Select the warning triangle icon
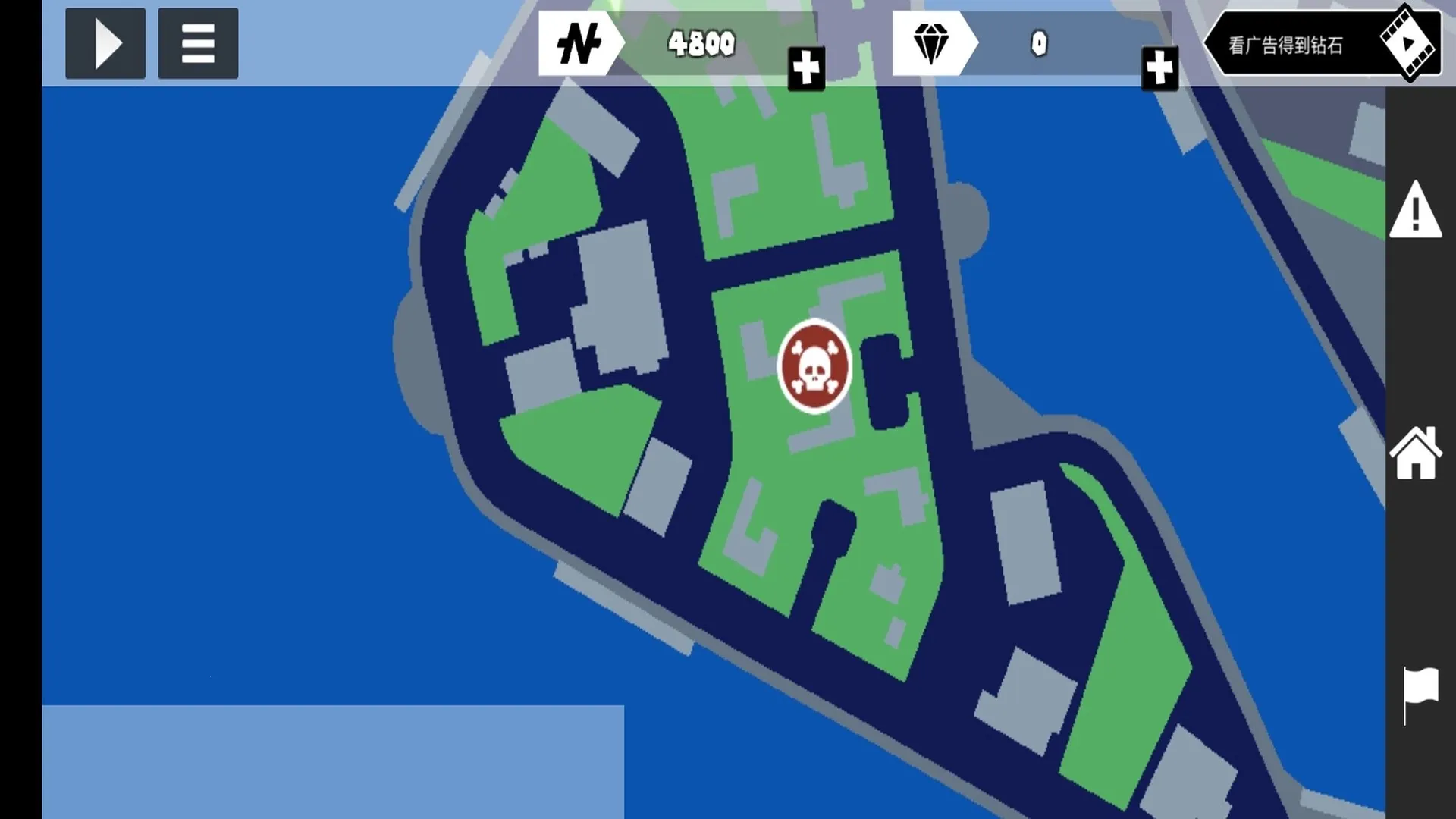Screen dimensions: 1456x819 pyautogui.click(x=1415, y=210)
